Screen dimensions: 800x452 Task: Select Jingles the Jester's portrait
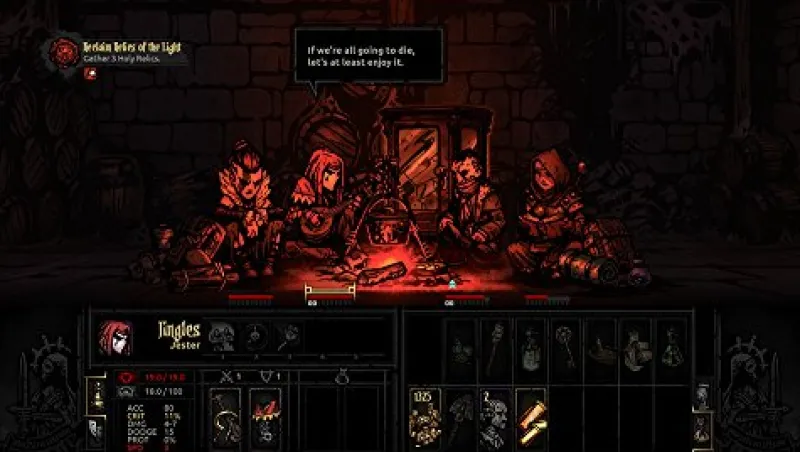[x=111, y=338]
